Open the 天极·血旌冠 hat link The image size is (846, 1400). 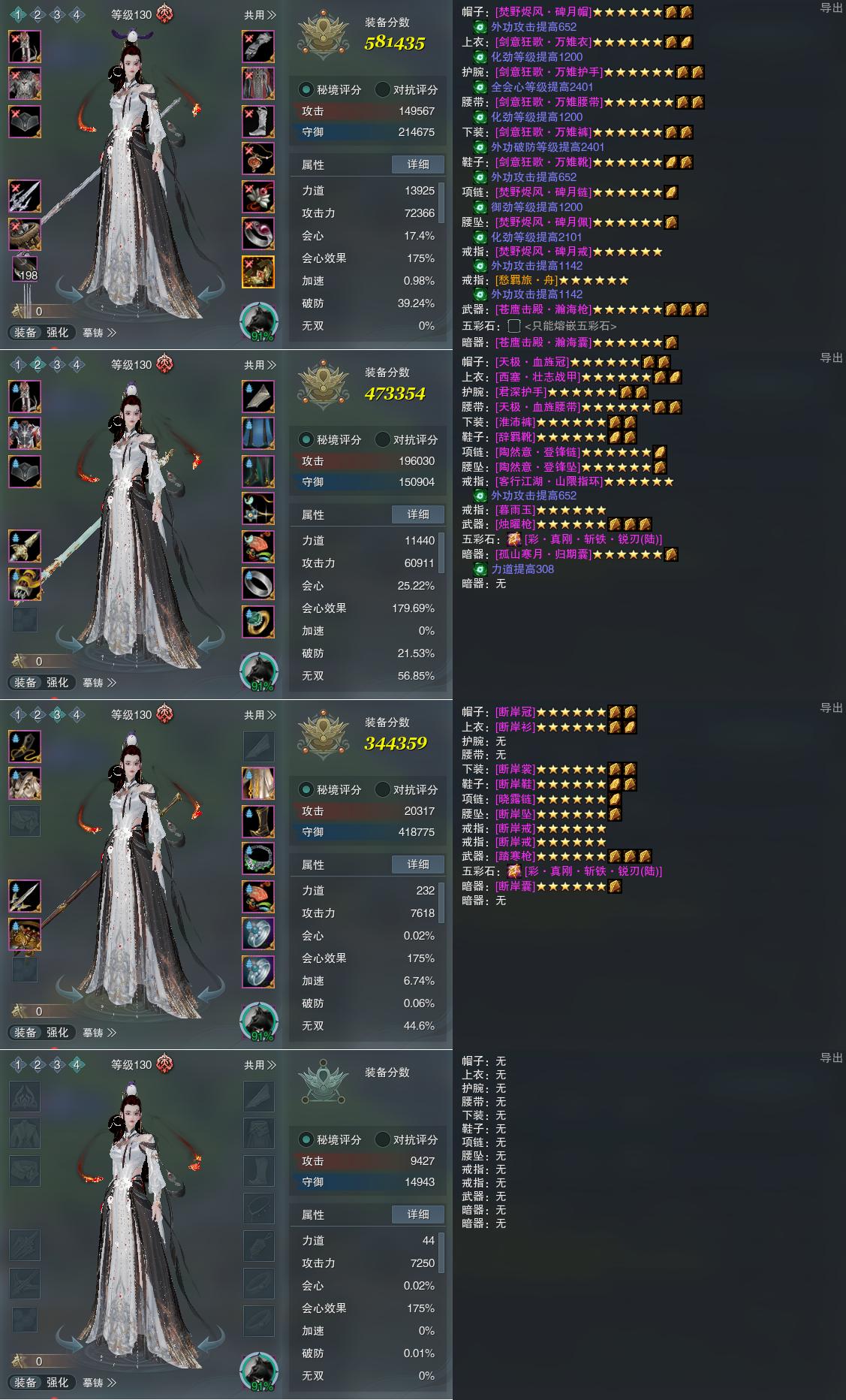[x=531, y=362]
